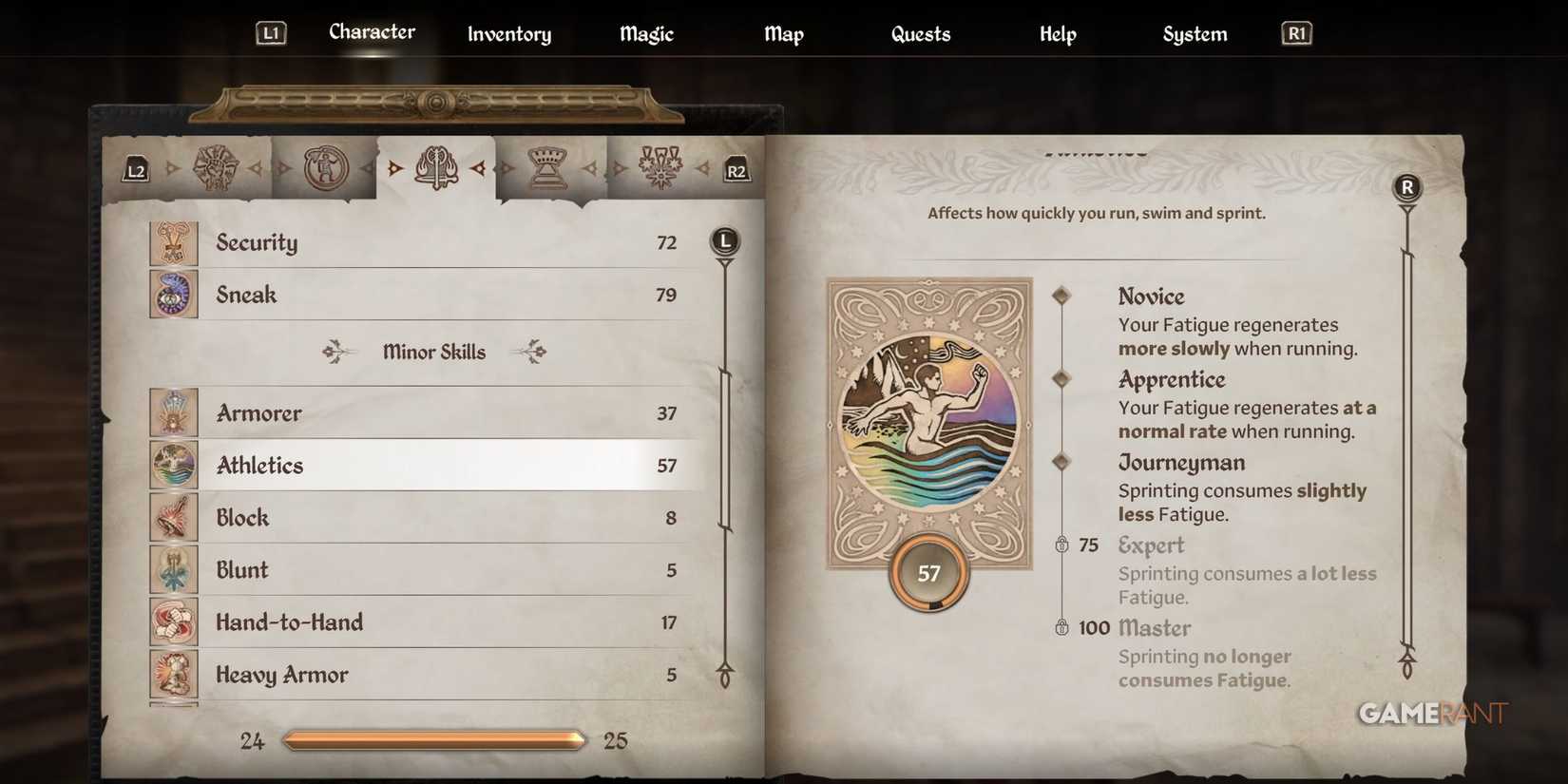Select the Security skill icon
The width and height of the screenshot is (1568, 784).
174,242
